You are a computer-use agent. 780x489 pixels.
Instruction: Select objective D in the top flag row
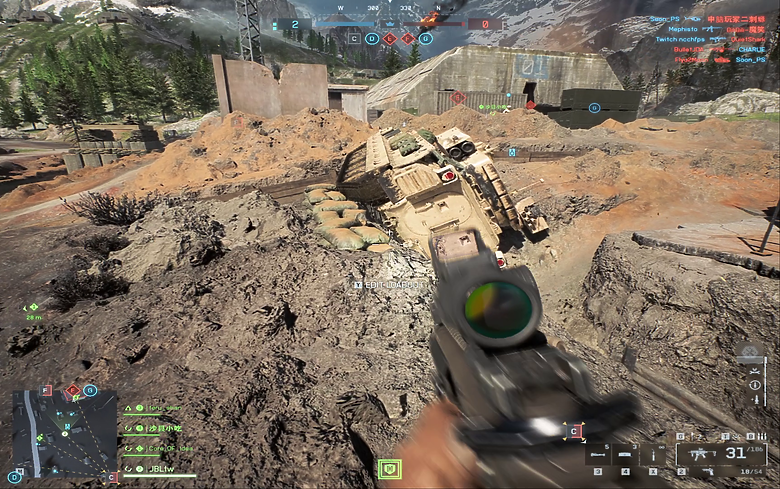point(372,38)
